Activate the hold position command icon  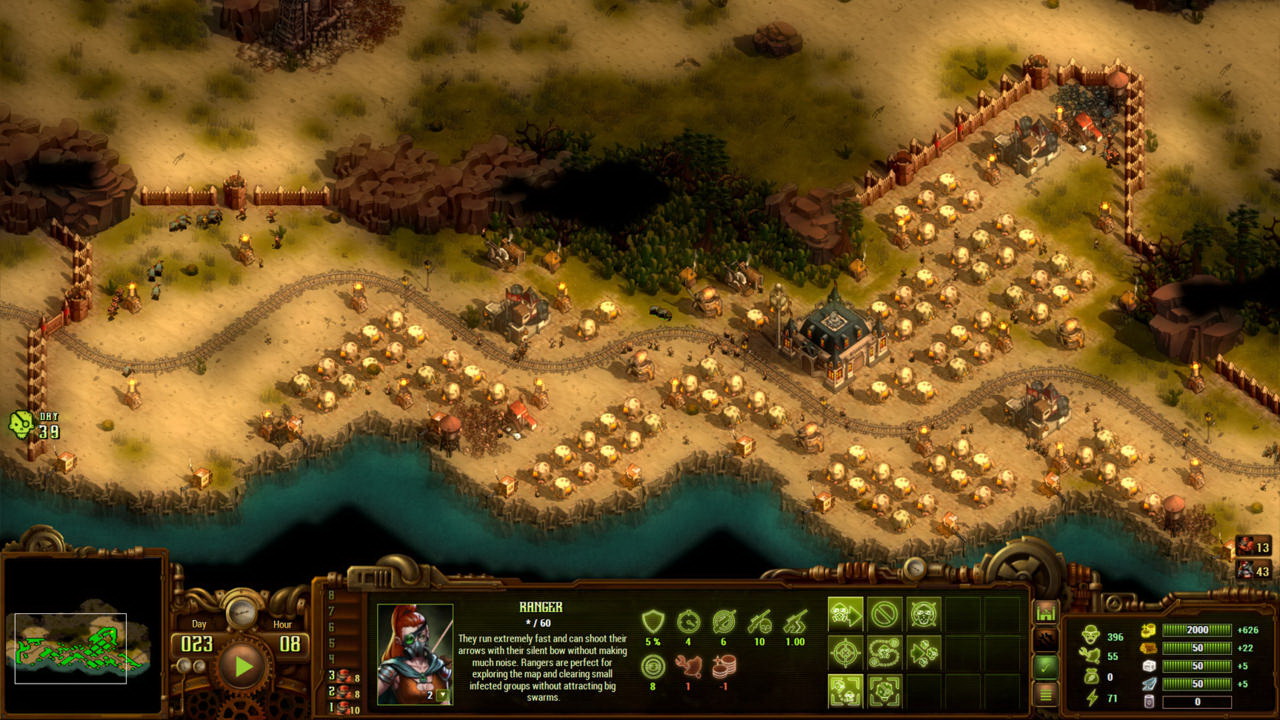point(924,614)
